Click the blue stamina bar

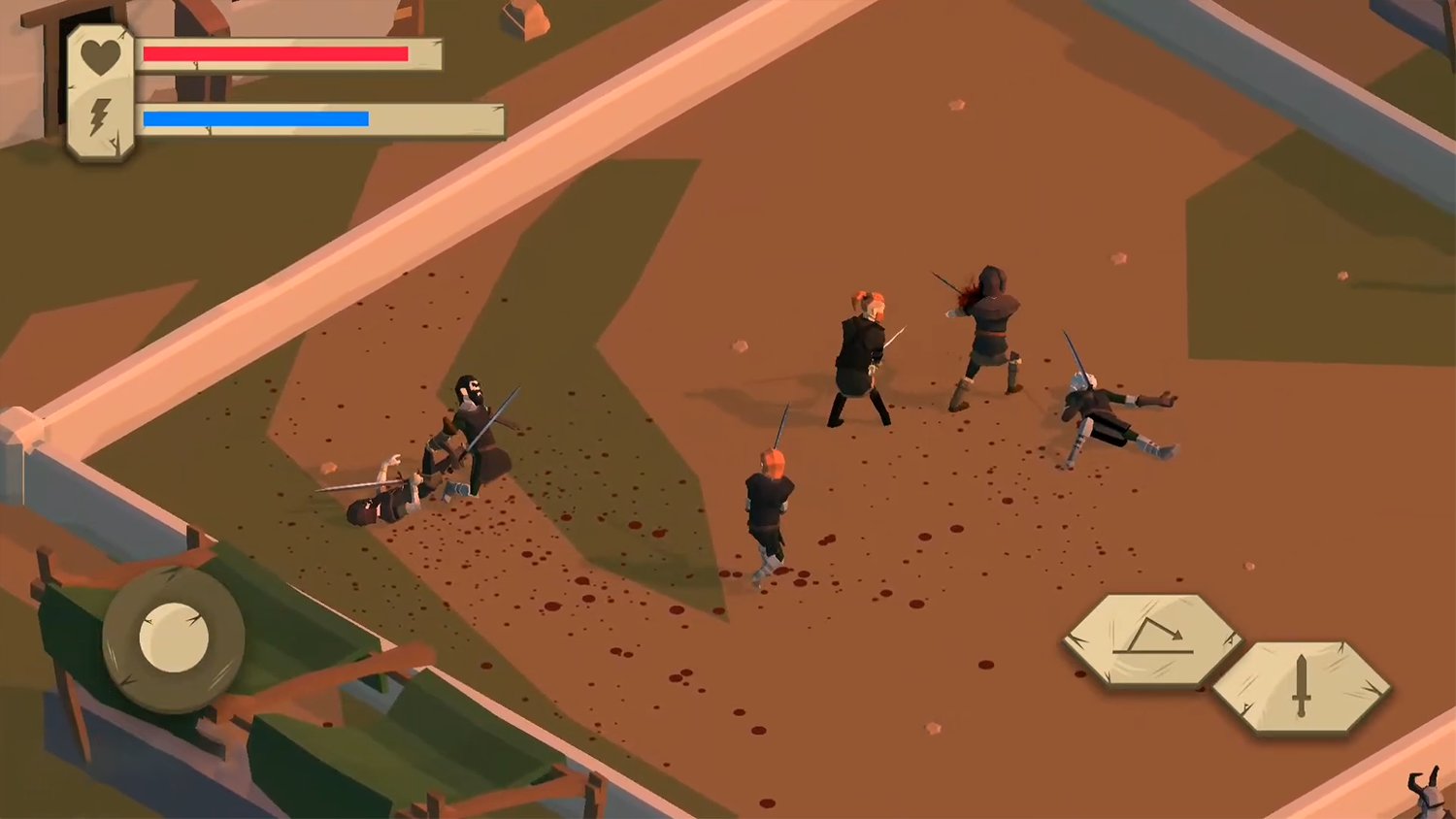coord(257,118)
